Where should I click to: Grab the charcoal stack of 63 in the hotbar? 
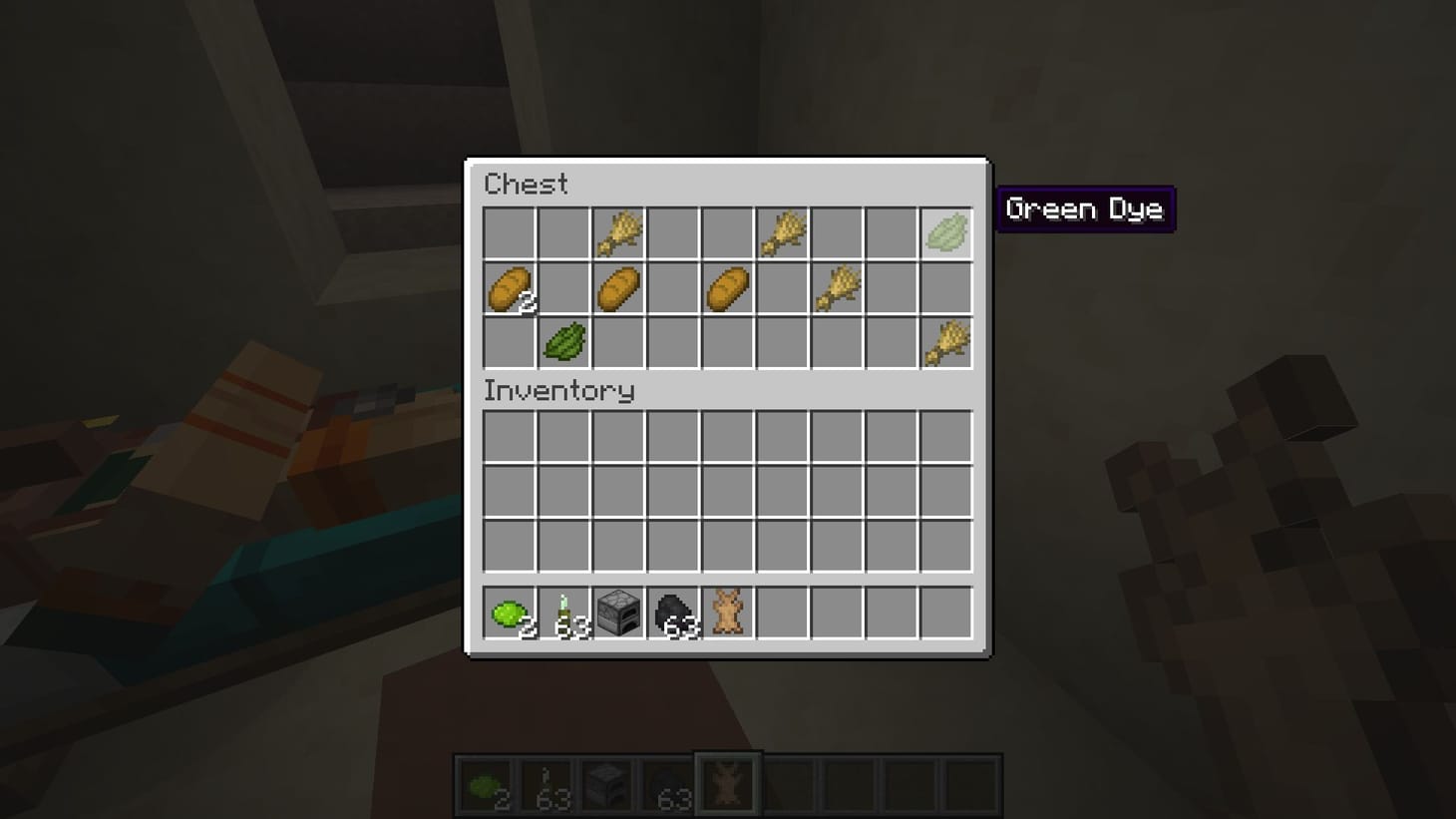[x=672, y=613]
